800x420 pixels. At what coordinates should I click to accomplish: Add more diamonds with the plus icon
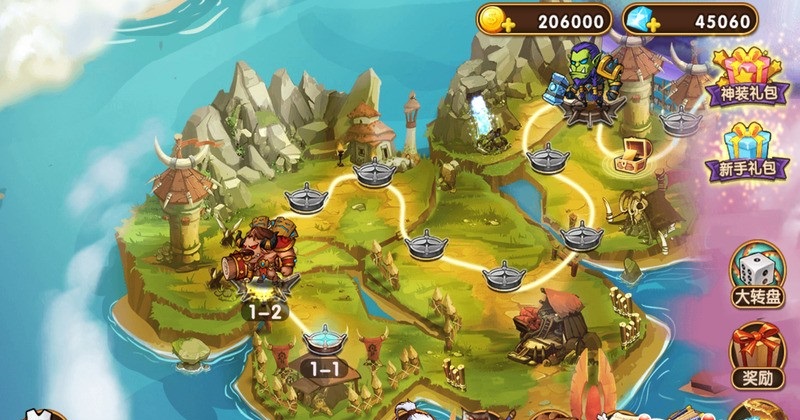[x=640, y=20]
